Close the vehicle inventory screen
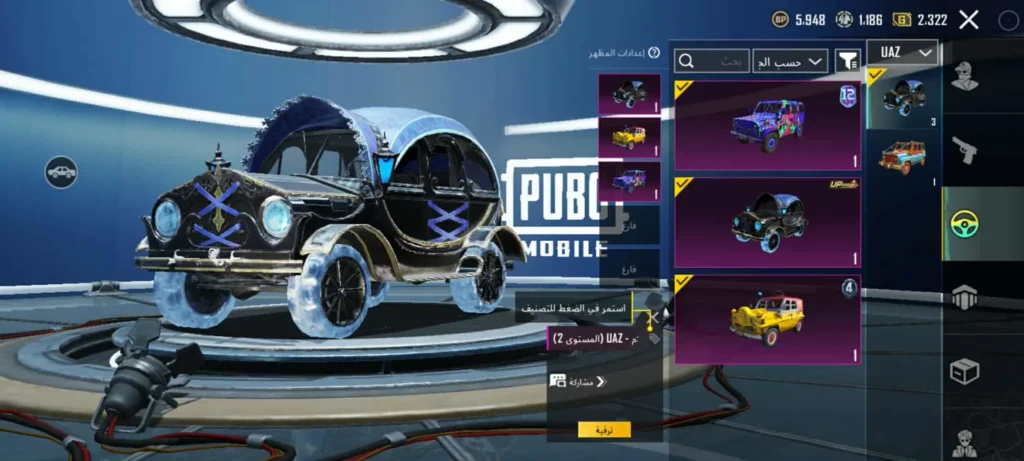 [x=968, y=19]
